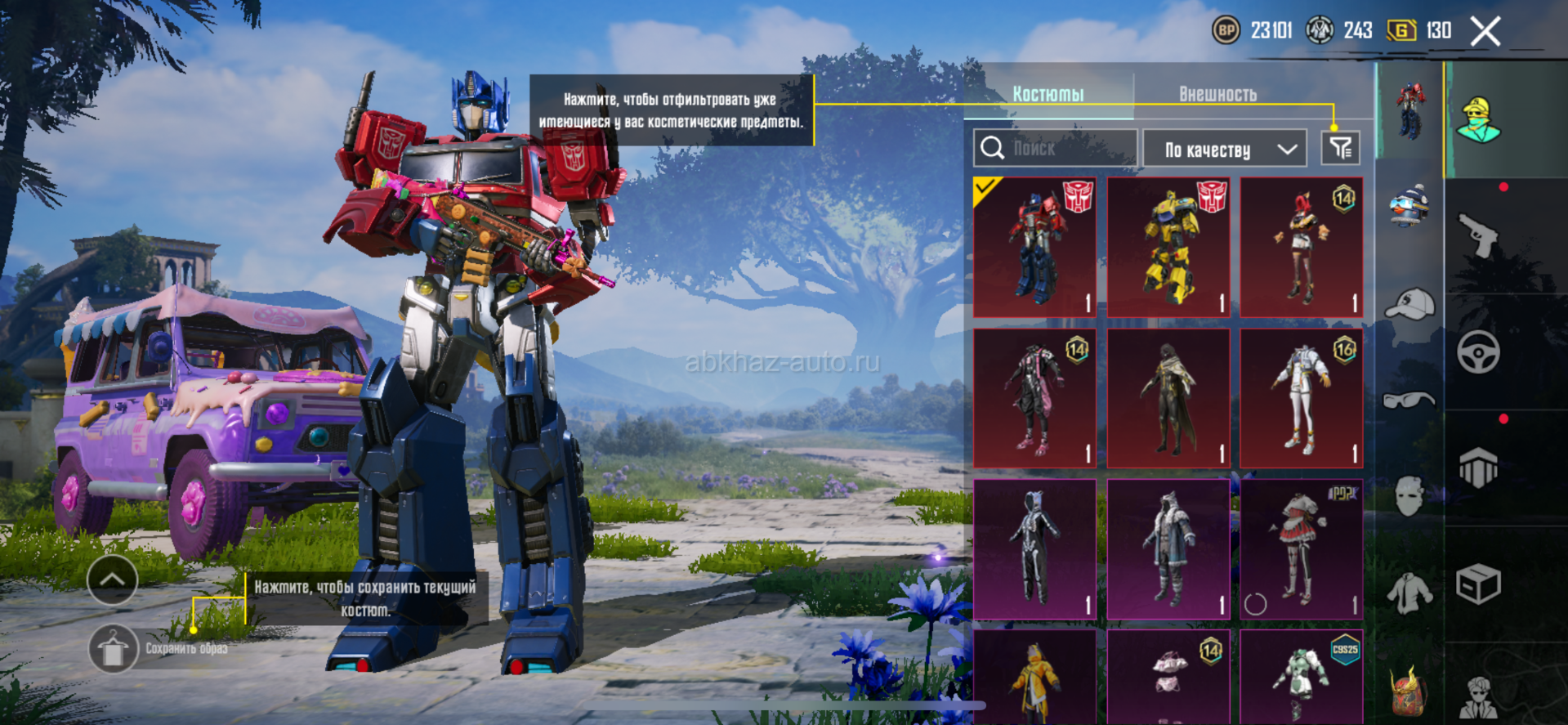Select the cap headwear category
This screenshot has width=1568, height=725.
coord(1410,304)
